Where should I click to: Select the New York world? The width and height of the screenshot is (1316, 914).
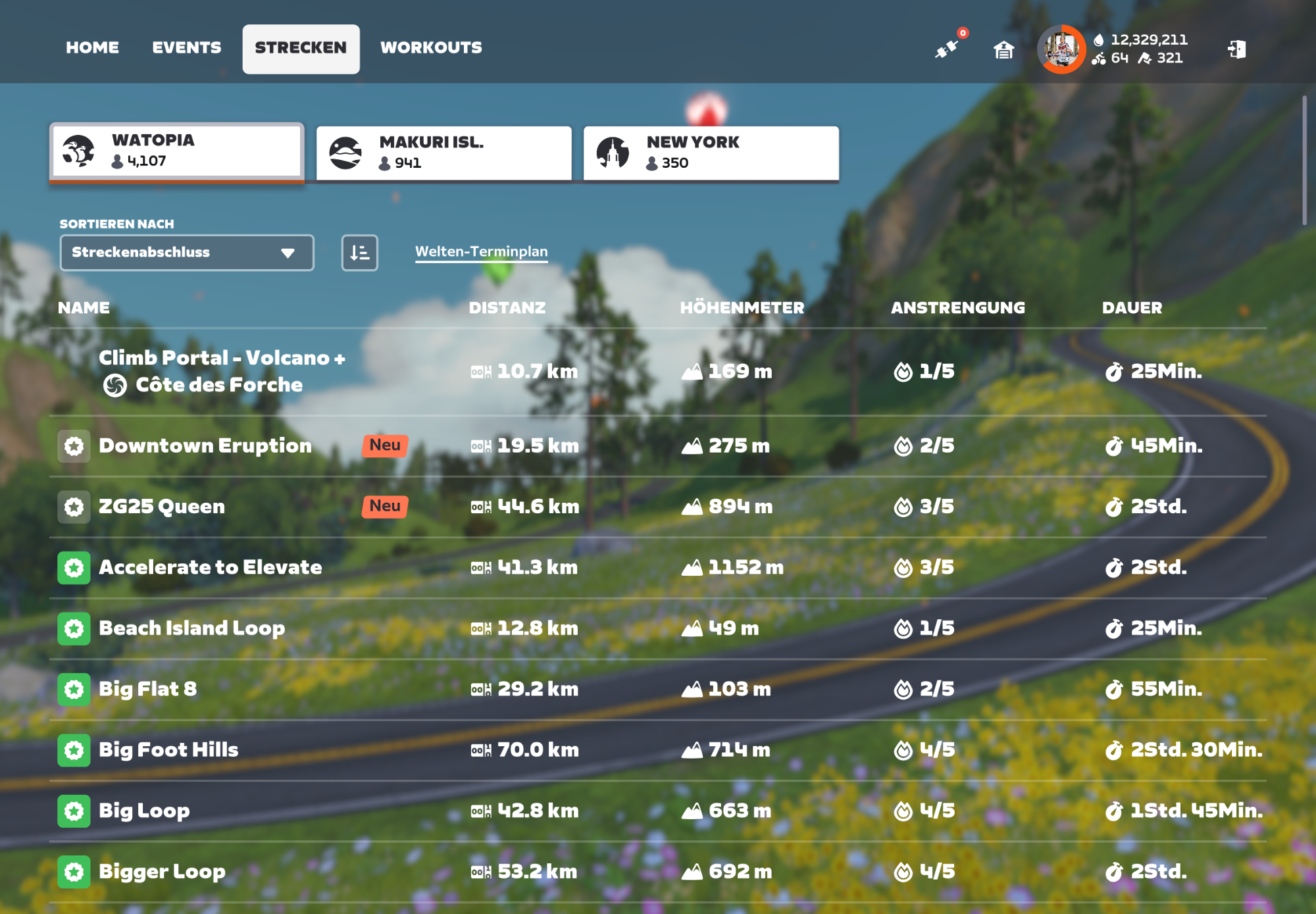click(x=711, y=153)
